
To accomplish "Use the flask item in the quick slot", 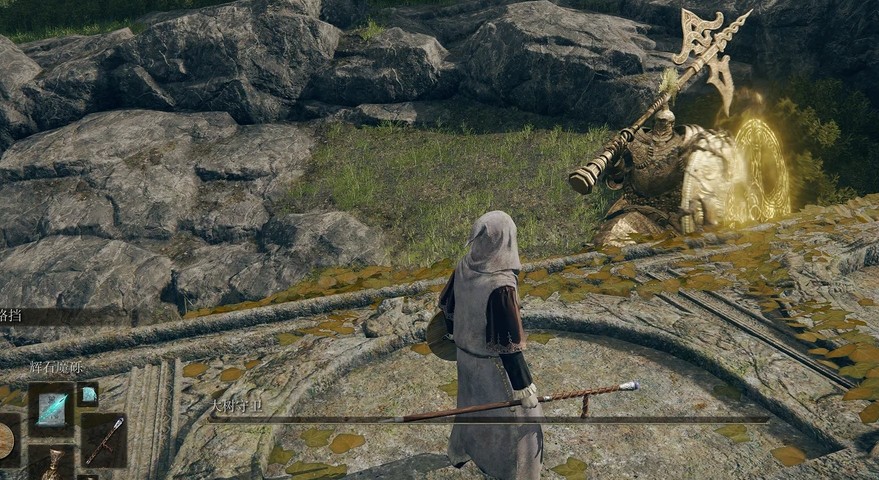I will (x=51, y=464).
